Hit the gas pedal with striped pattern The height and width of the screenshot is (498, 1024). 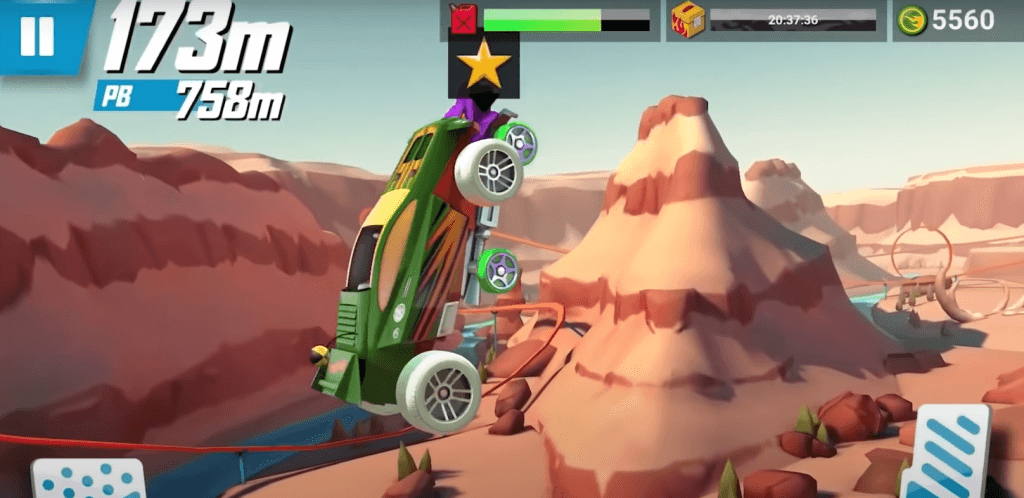coord(946,454)
